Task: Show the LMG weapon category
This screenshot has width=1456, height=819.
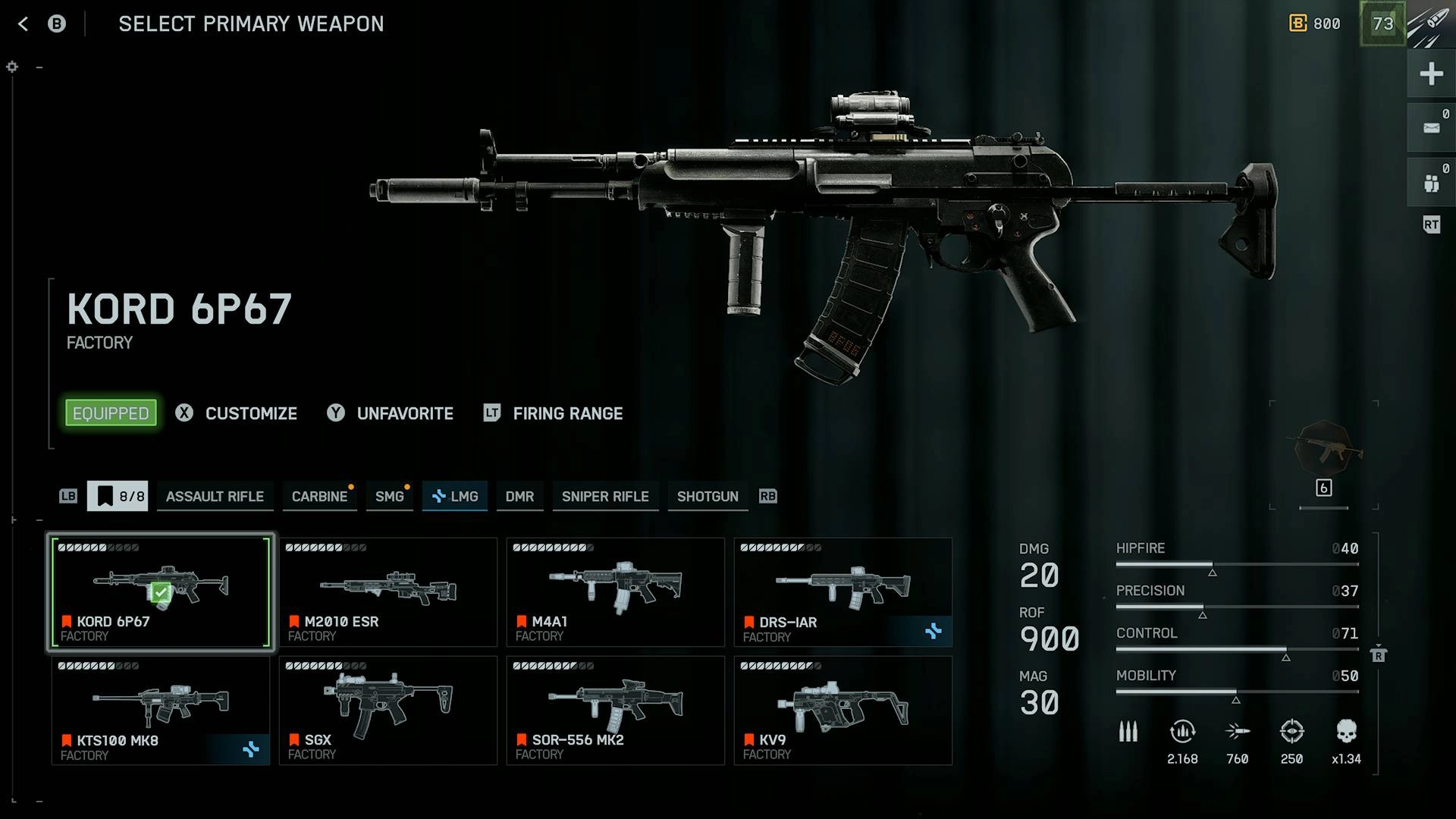Action: [x=455, y=497]
